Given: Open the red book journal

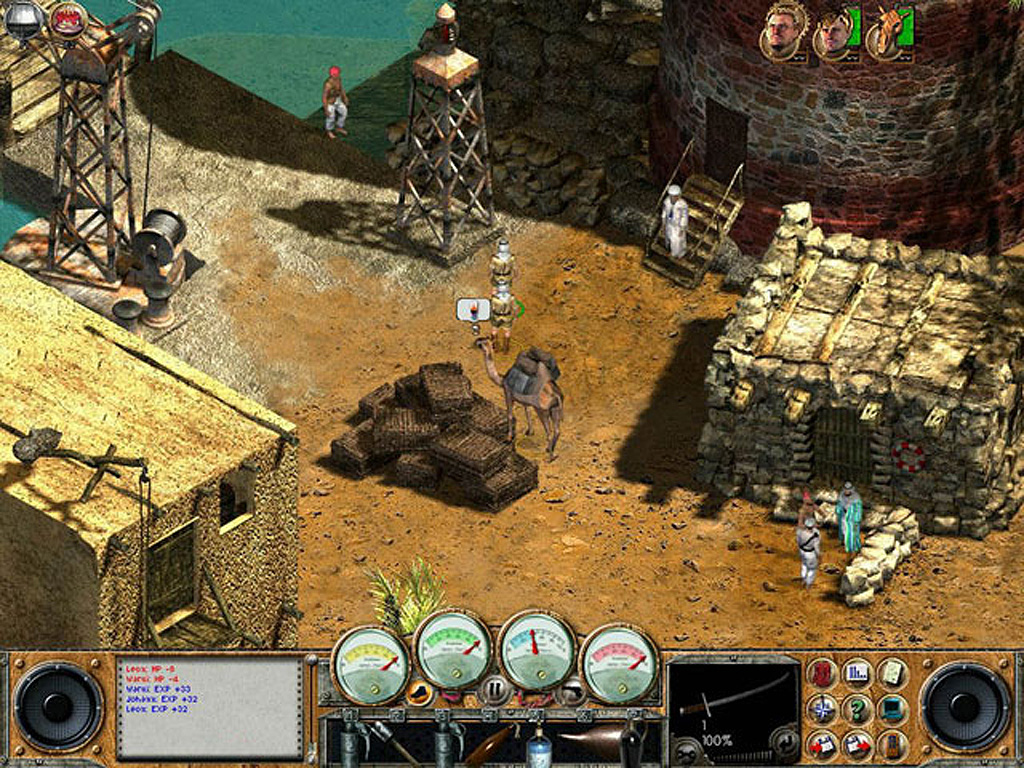Looking at the screenshot, I should click(x=822, y=673).
